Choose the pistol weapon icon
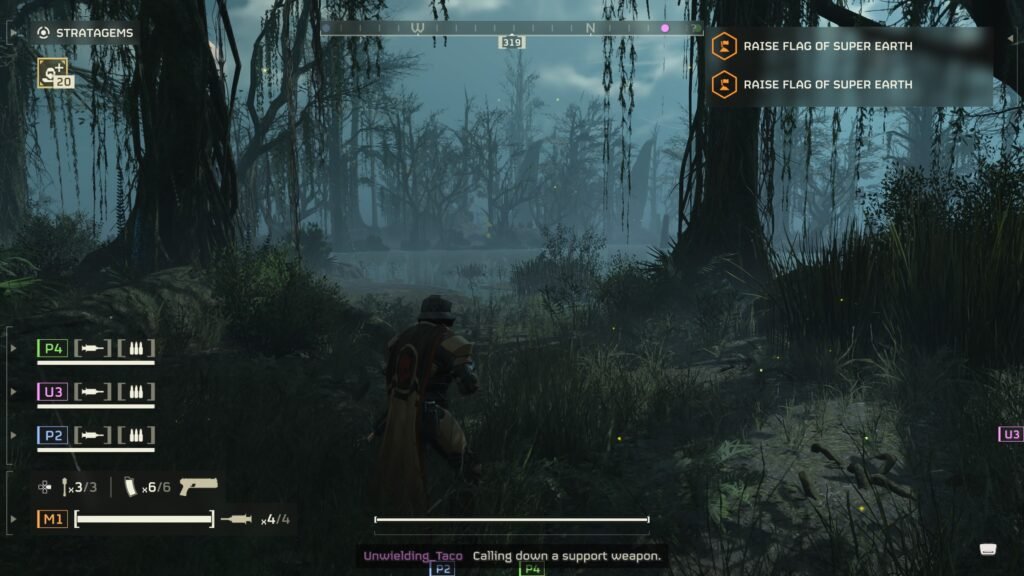Screen dimensions: 1024x576 [x=199, y=486]
